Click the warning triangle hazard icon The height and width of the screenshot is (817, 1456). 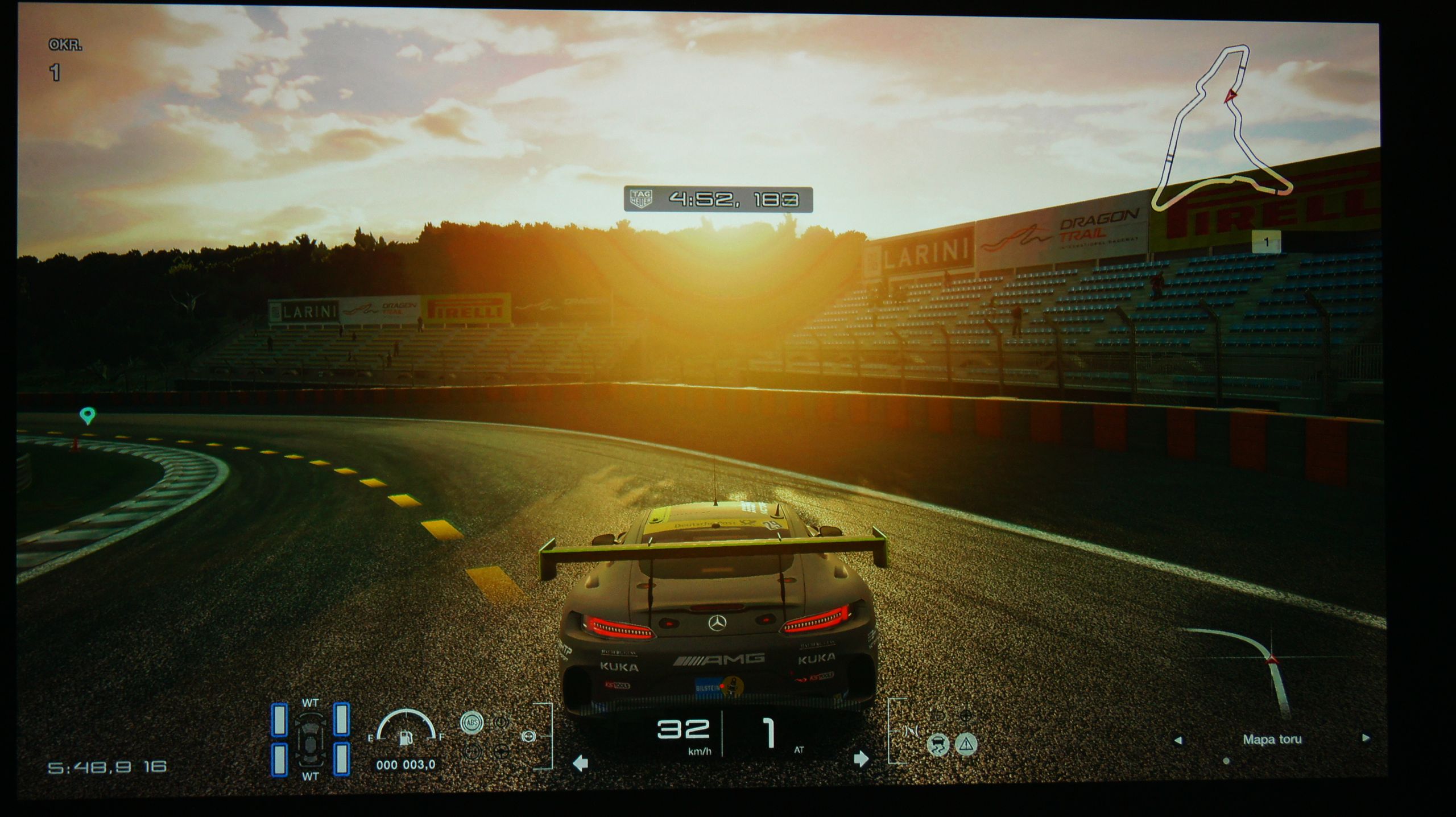coord(966,744)
